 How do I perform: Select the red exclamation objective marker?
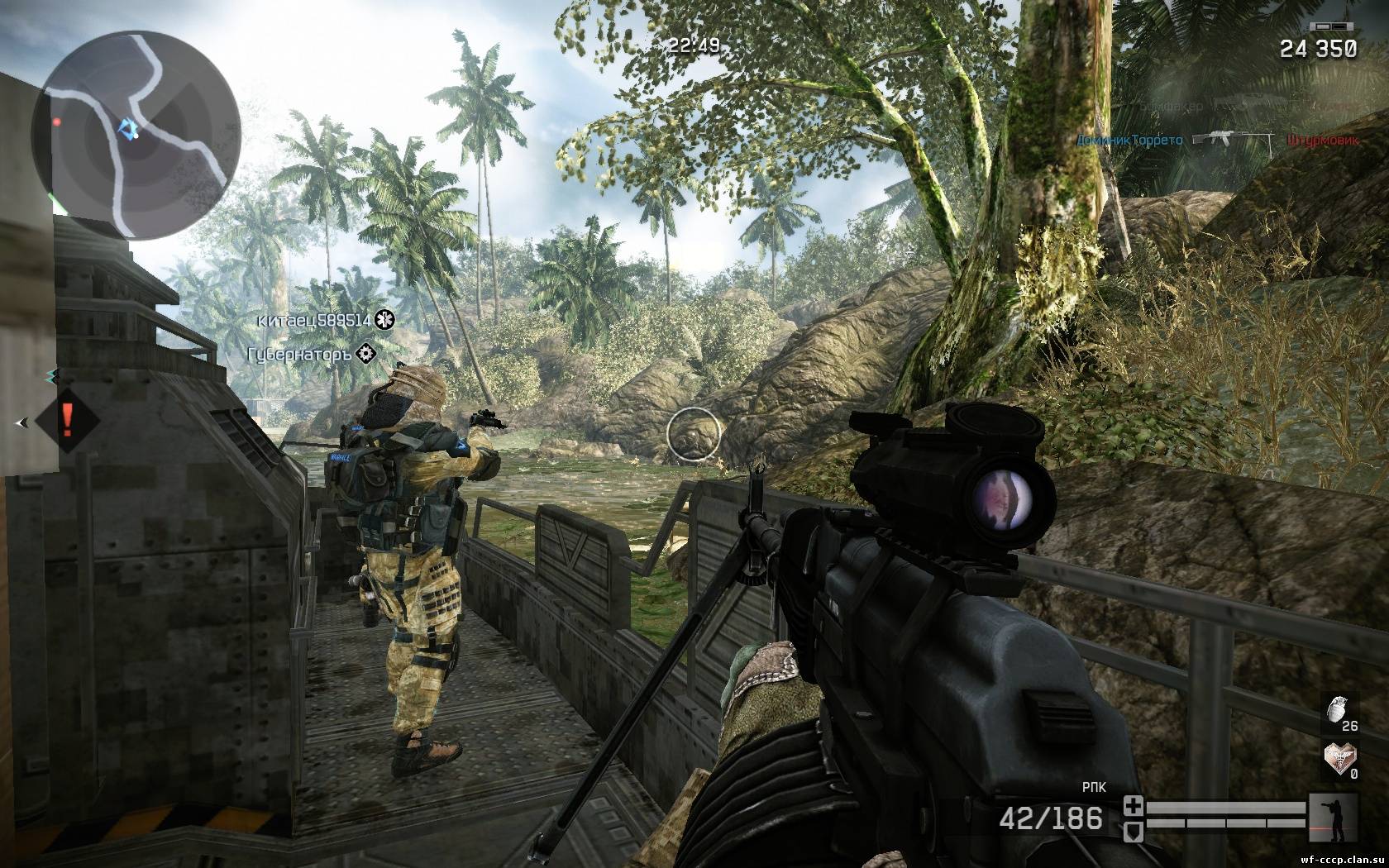point(68,421)
